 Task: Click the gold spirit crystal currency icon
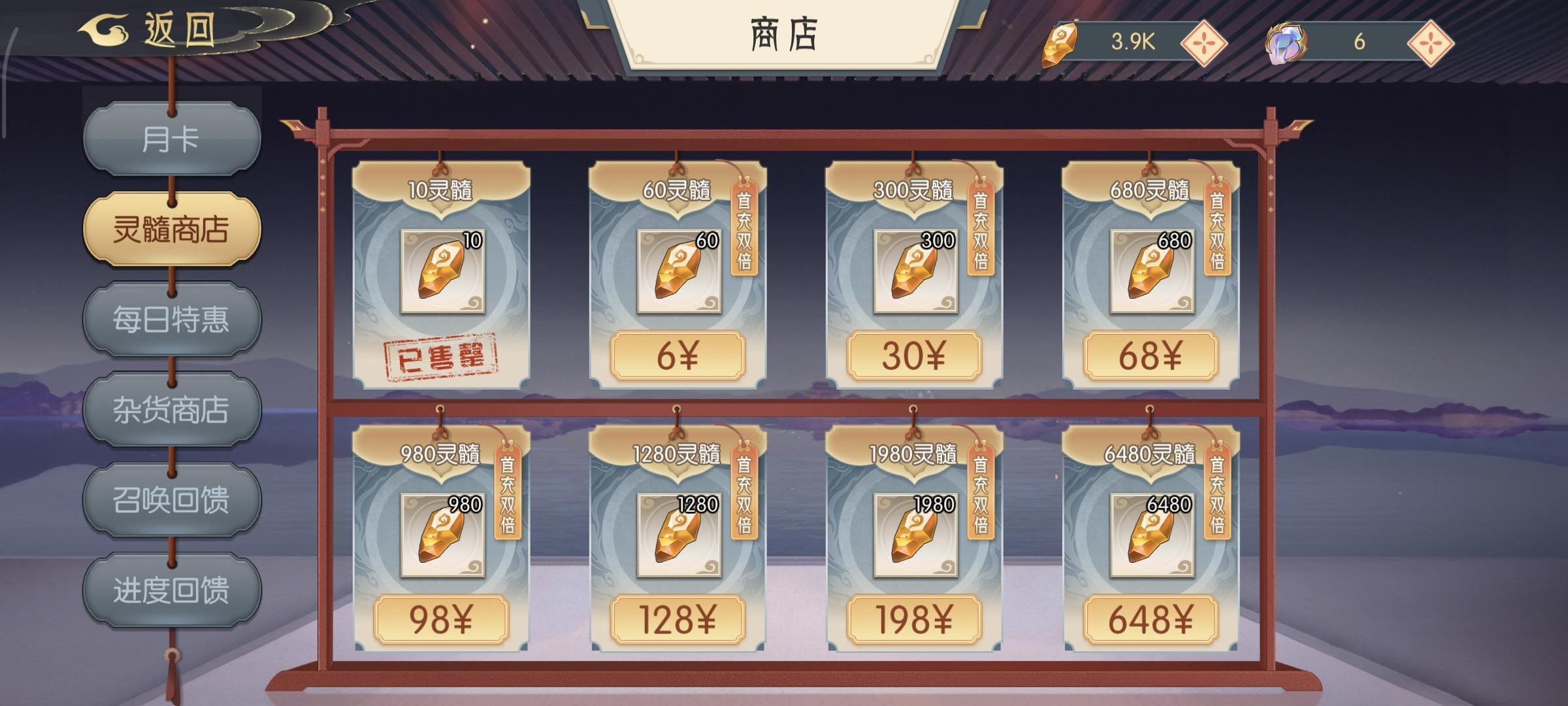1061,44
